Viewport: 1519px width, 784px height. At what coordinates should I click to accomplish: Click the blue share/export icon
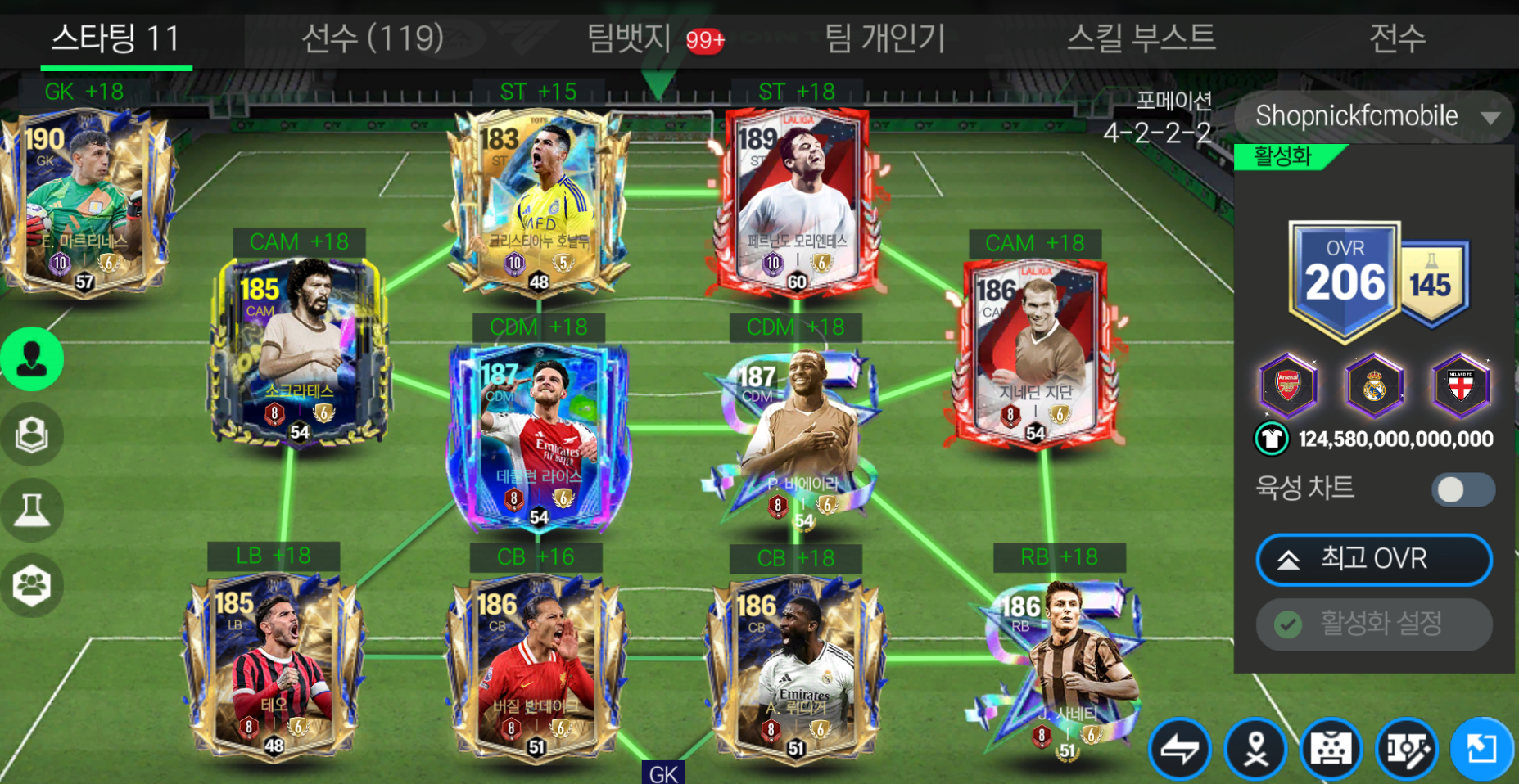pyautogui.click(x=1483, y=748)
